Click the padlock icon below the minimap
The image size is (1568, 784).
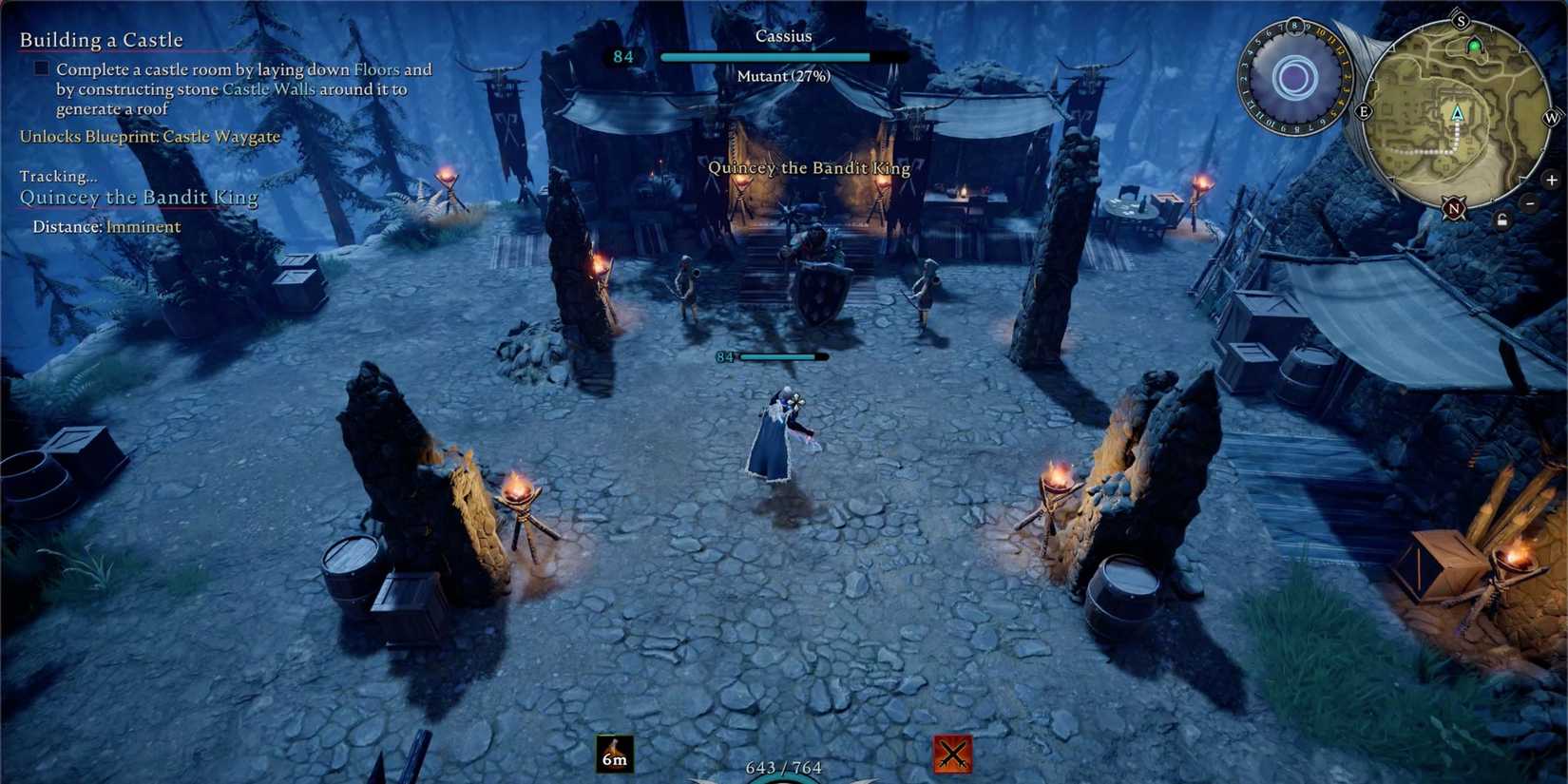tap(1502, 220)
